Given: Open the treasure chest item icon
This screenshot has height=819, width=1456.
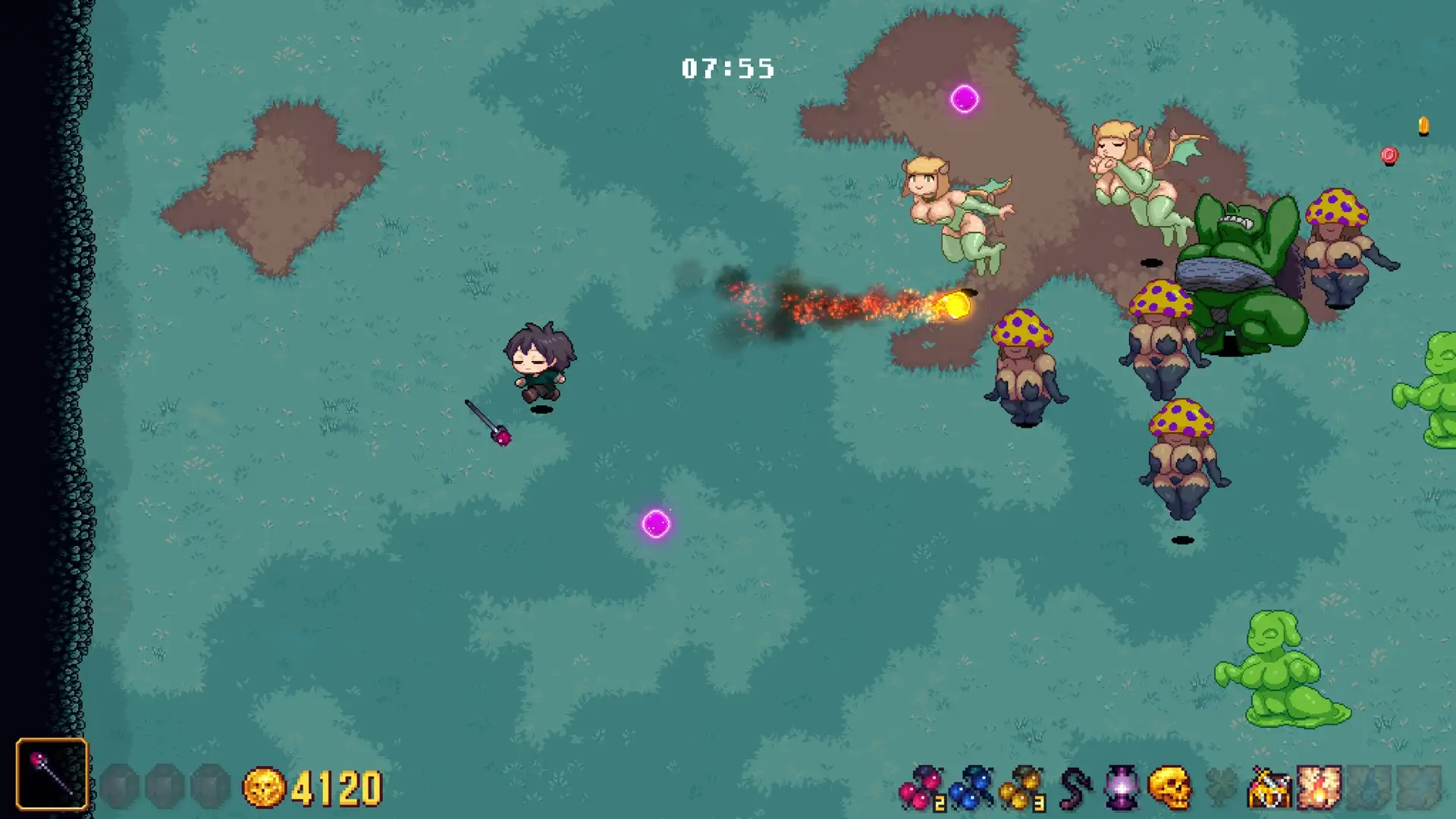Looking at the screenshot, I should coord(1269,788).
